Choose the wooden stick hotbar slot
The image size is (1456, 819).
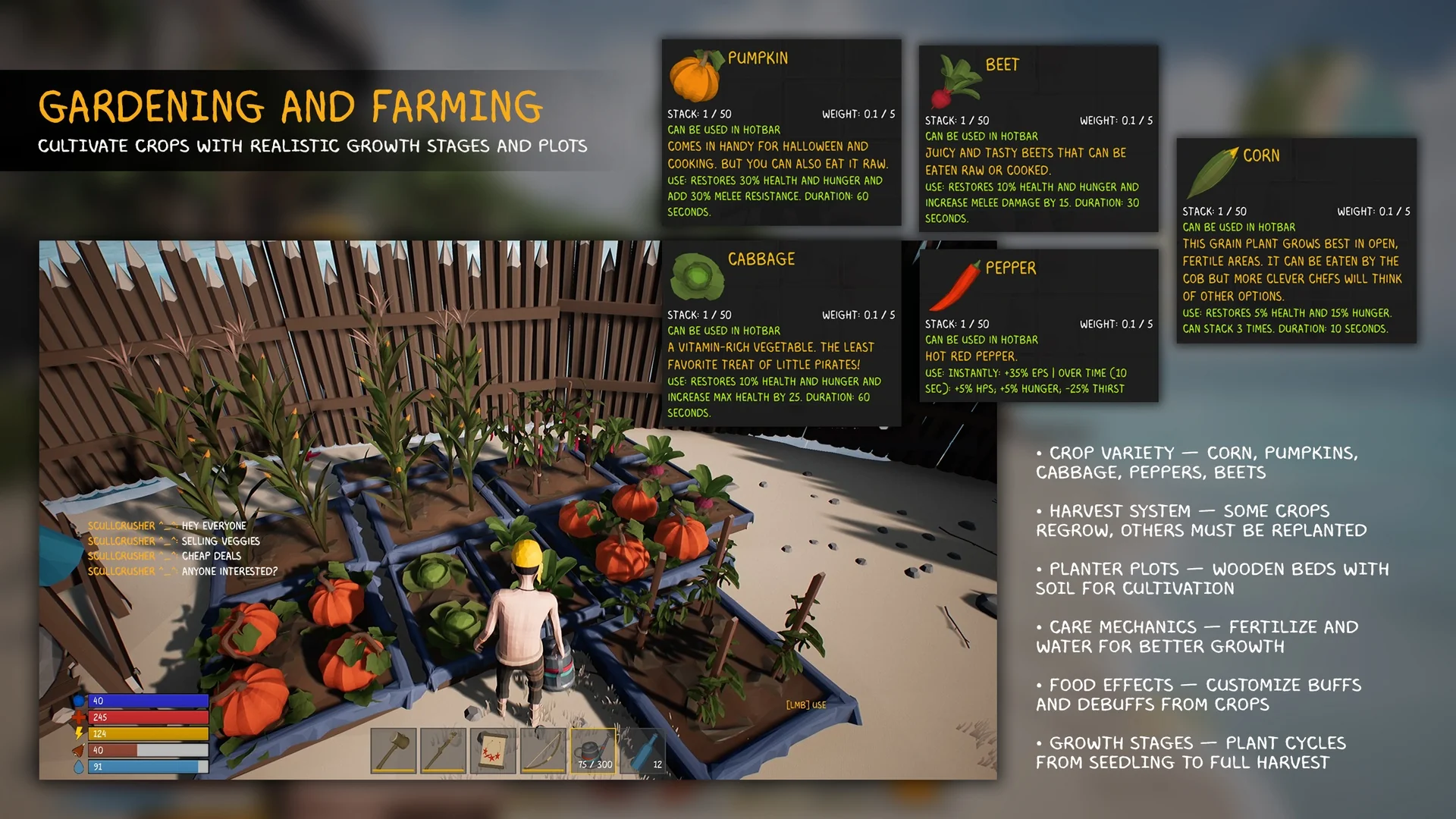[443, 750]
